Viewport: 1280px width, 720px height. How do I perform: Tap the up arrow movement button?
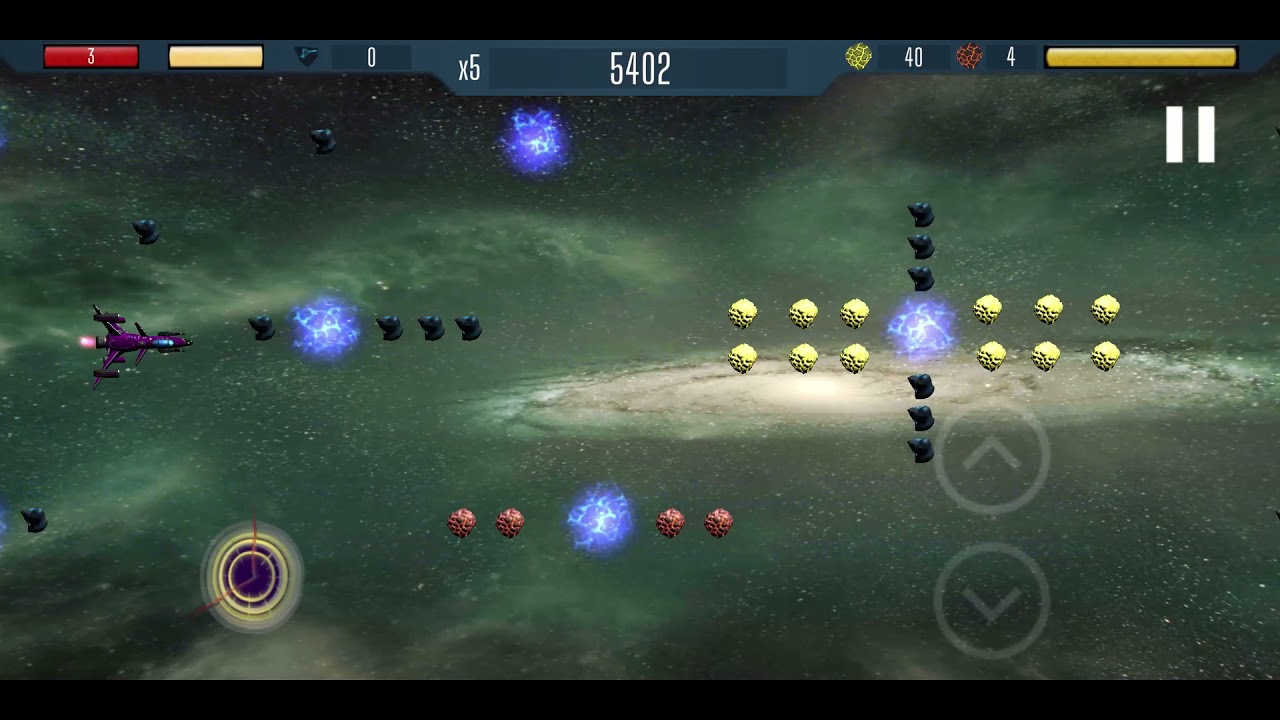[991, 458]
